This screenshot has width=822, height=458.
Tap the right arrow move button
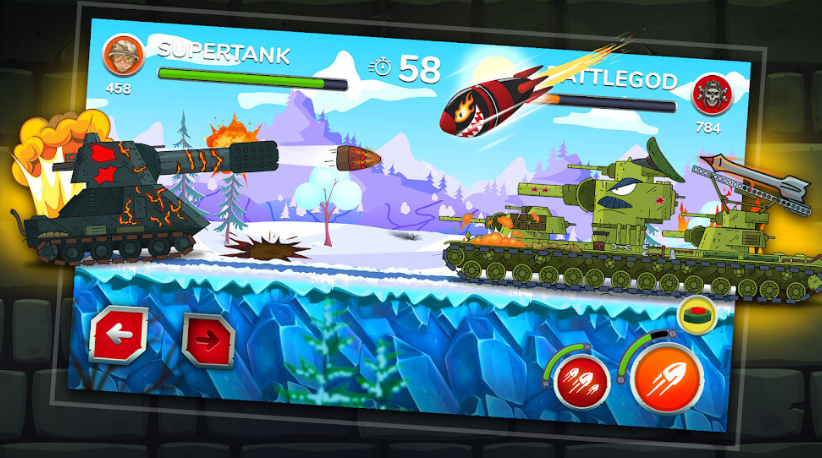[210, 340]
